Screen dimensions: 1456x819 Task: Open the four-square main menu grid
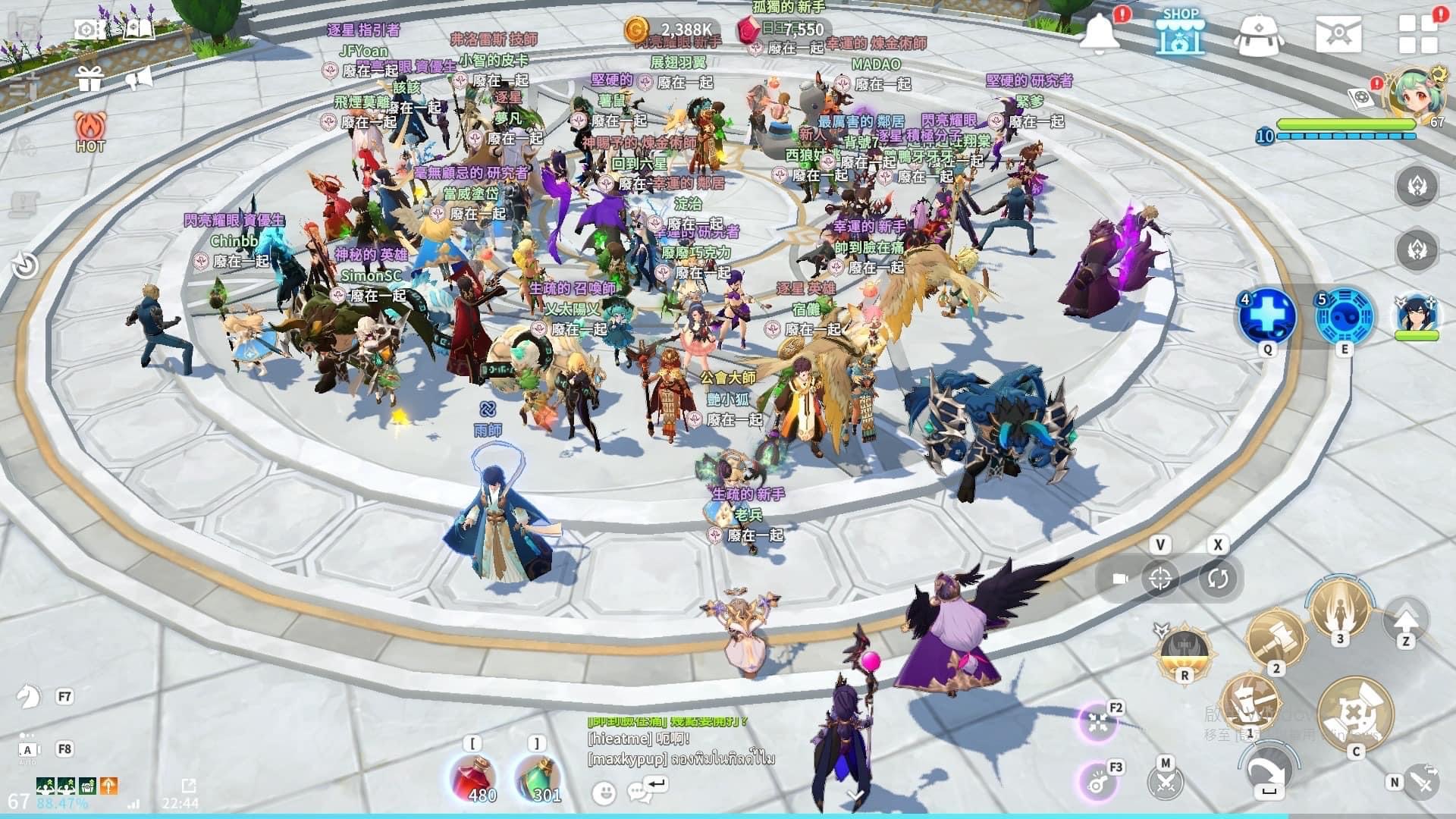1418,34
